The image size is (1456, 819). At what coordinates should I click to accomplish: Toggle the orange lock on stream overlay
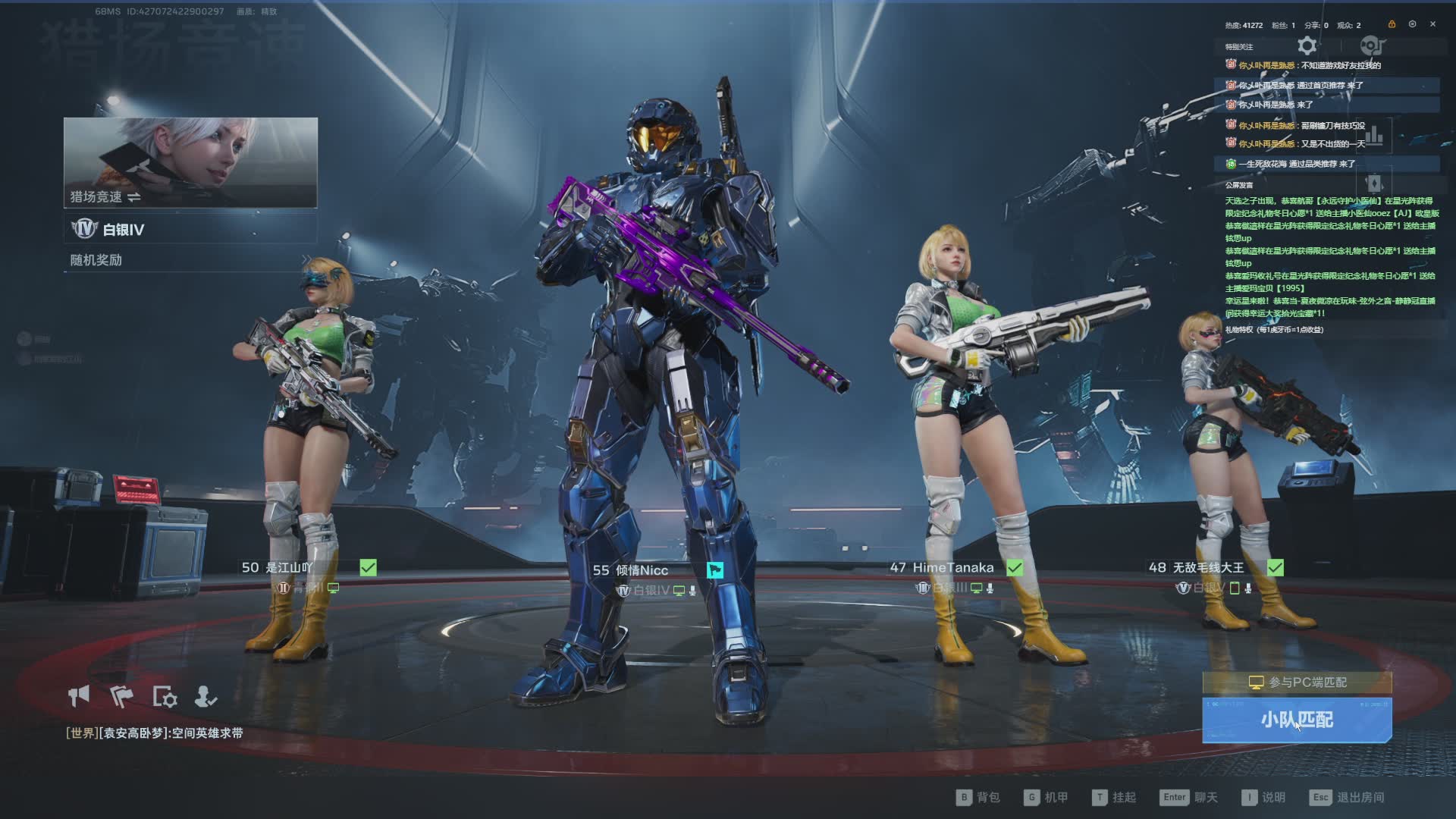point(1392,24)
